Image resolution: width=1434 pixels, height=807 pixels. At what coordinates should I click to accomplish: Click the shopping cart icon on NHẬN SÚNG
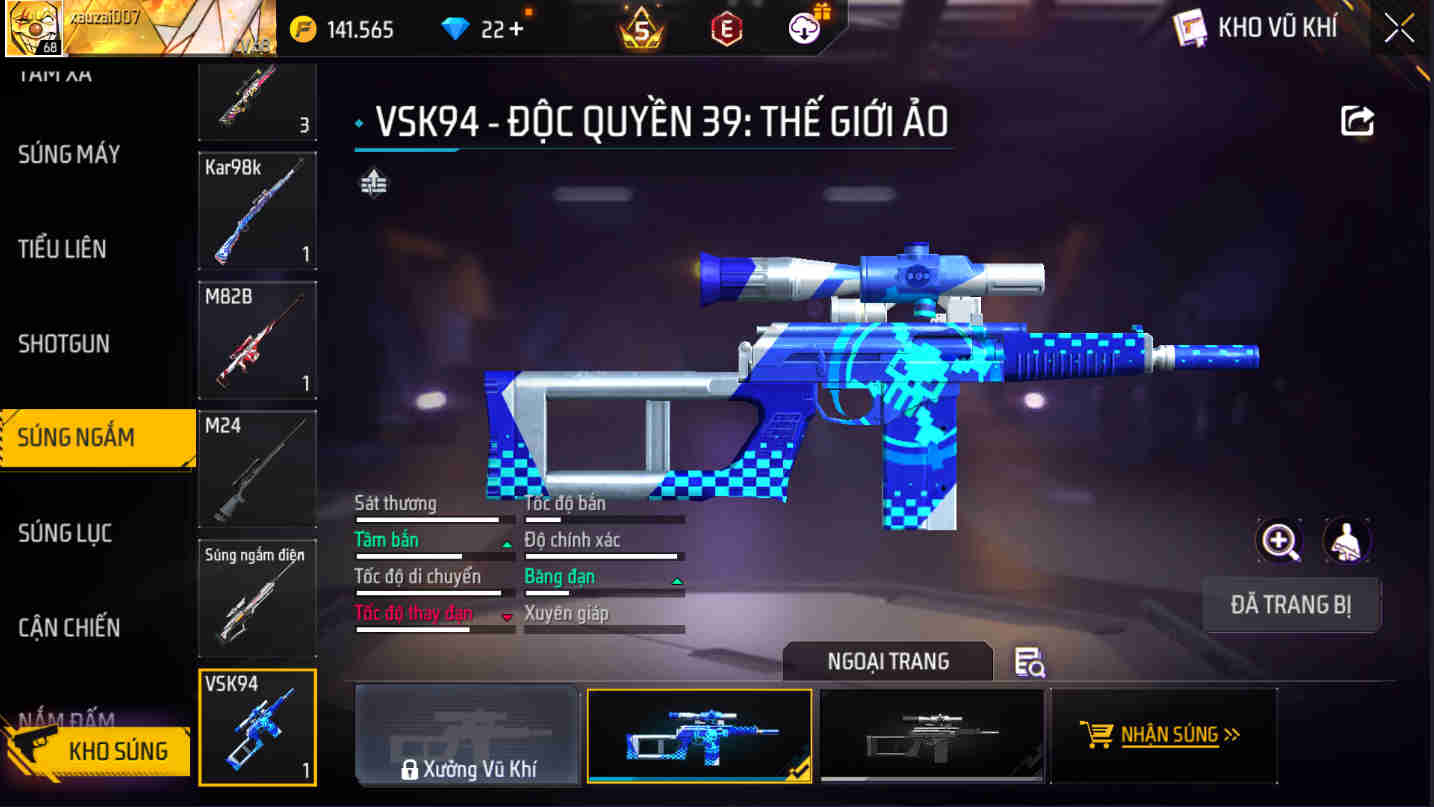click(x=1099, y=733)
